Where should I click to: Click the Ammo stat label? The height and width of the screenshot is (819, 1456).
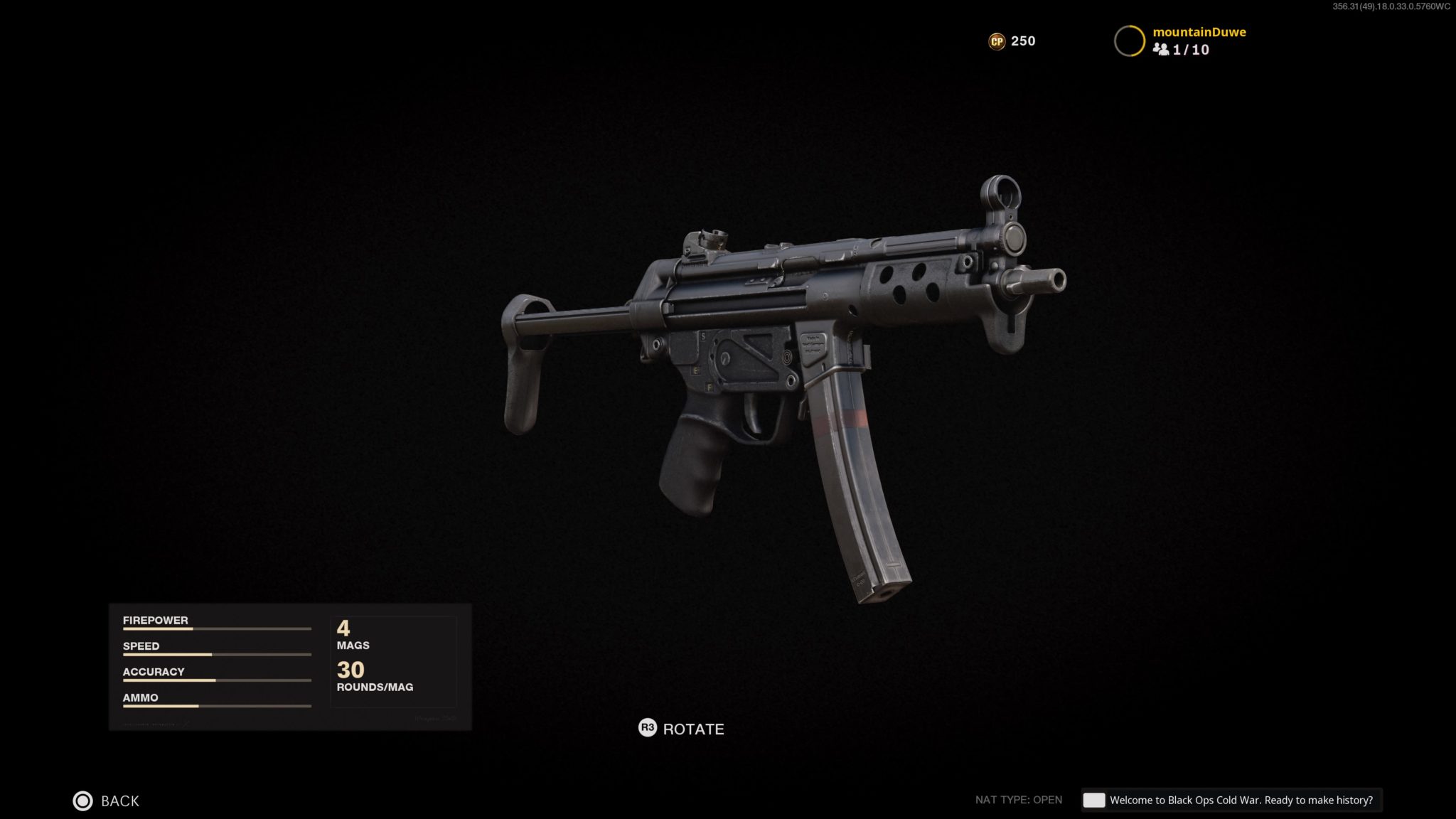139,697
